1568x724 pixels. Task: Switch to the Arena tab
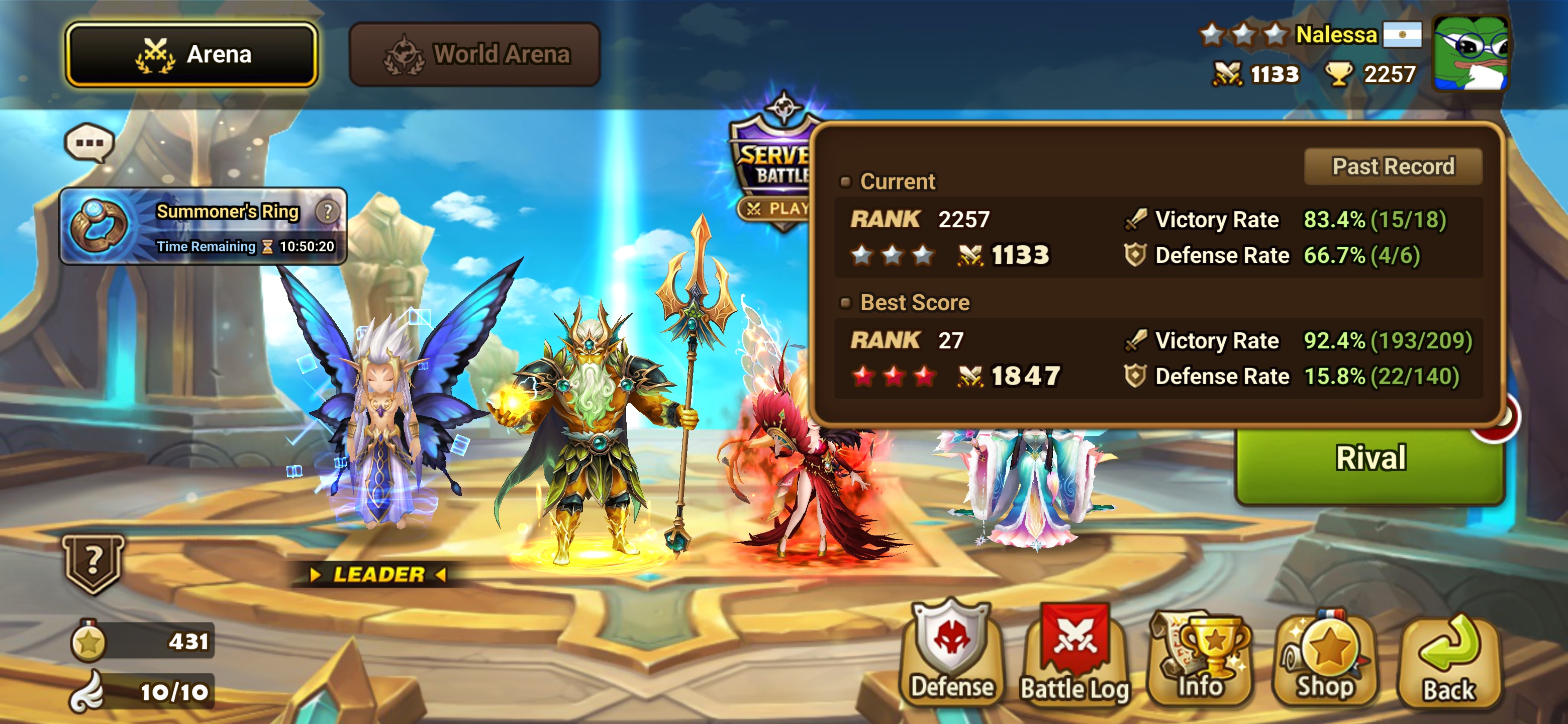192,55
